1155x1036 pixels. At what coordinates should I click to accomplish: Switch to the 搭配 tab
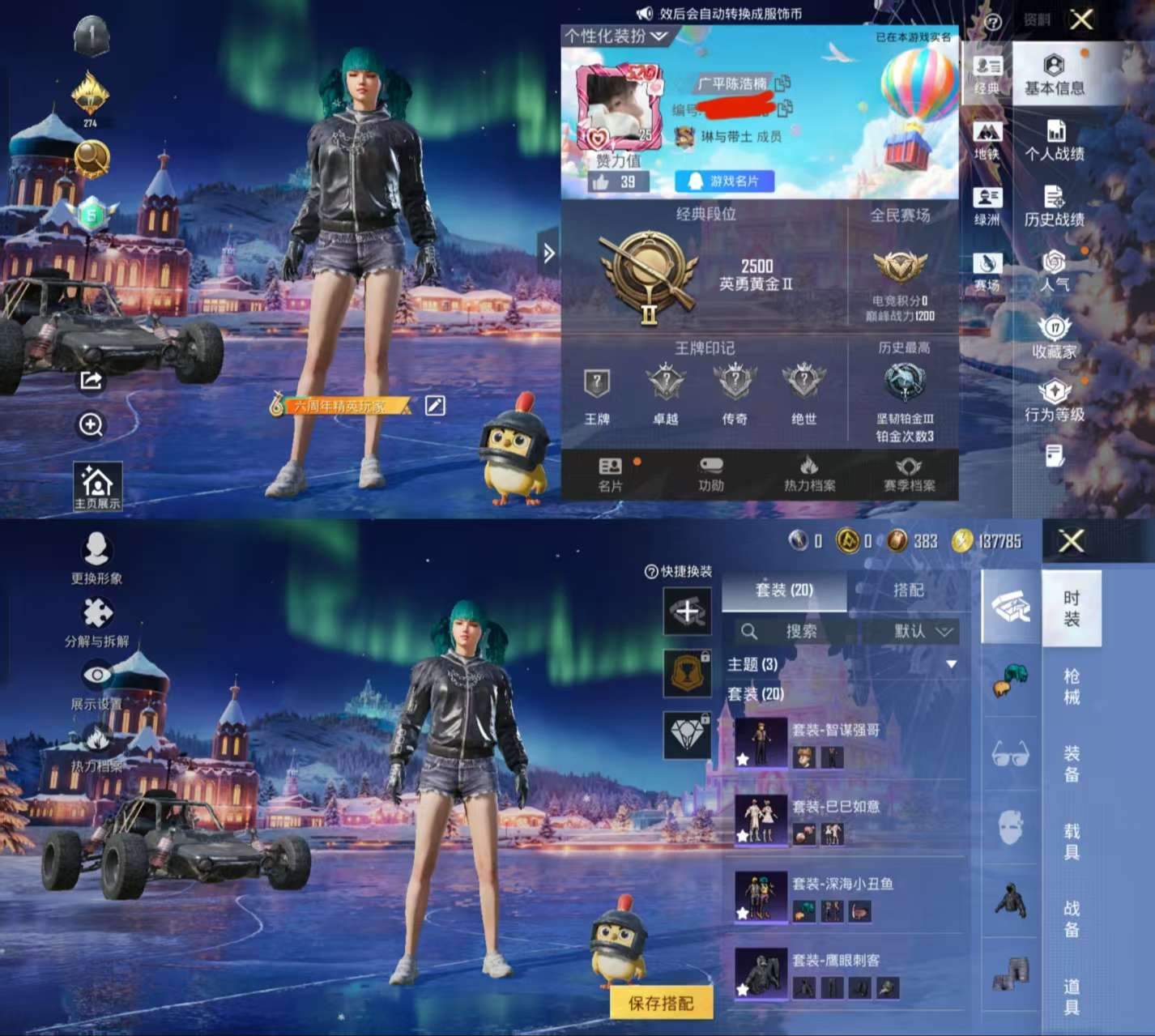[x=910, y=590]
